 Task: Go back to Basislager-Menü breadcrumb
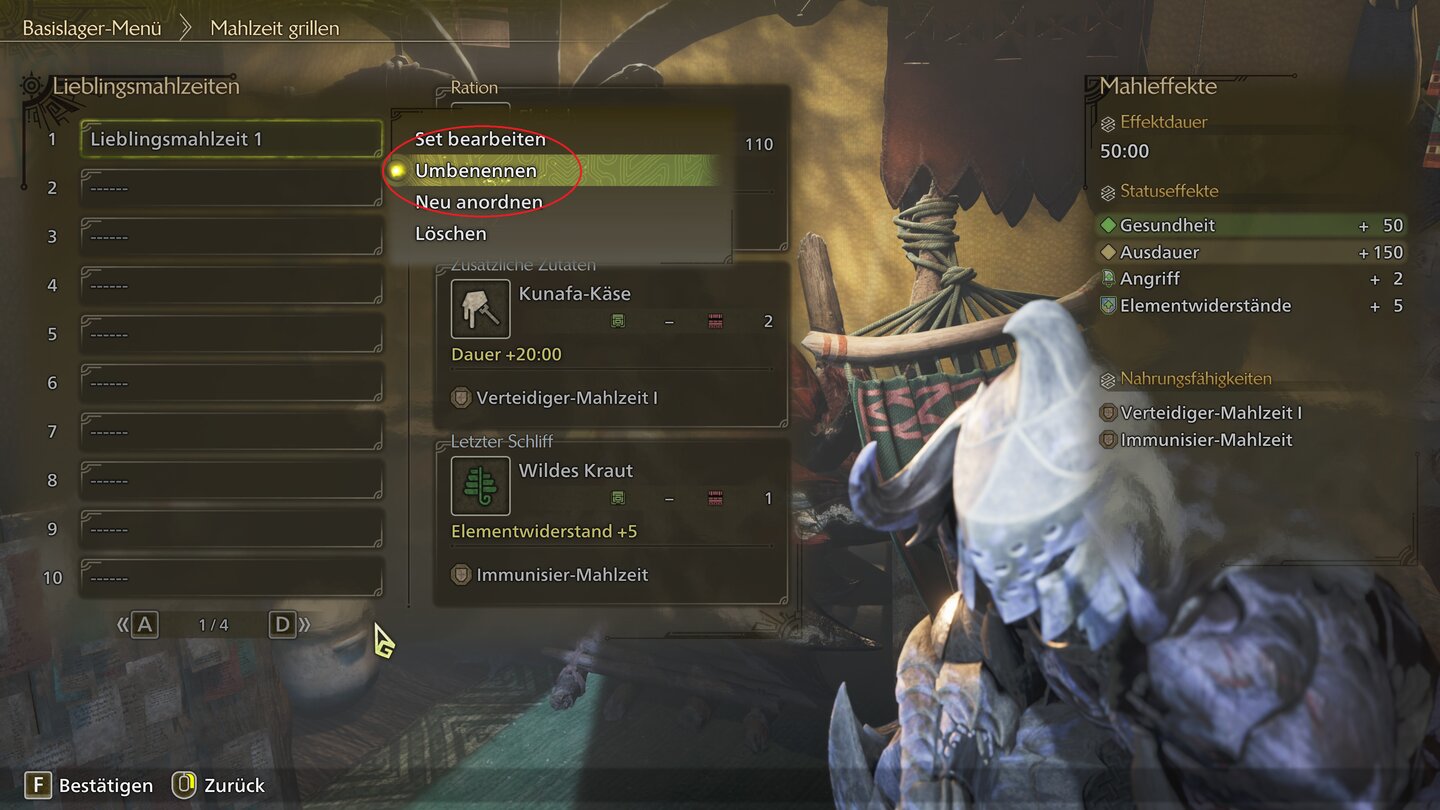(92, 28)
